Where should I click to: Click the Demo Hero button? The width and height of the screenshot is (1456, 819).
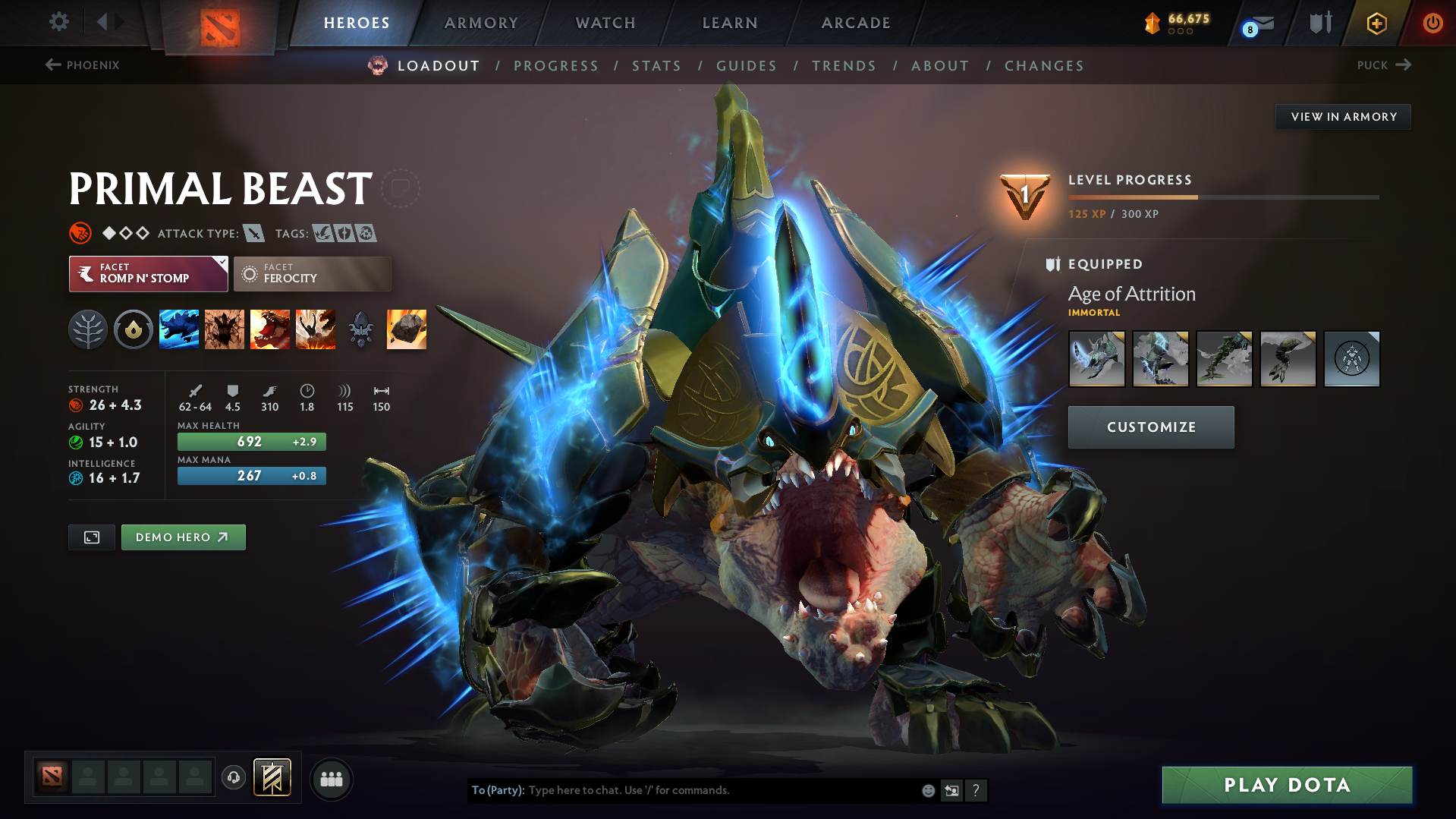183,537
